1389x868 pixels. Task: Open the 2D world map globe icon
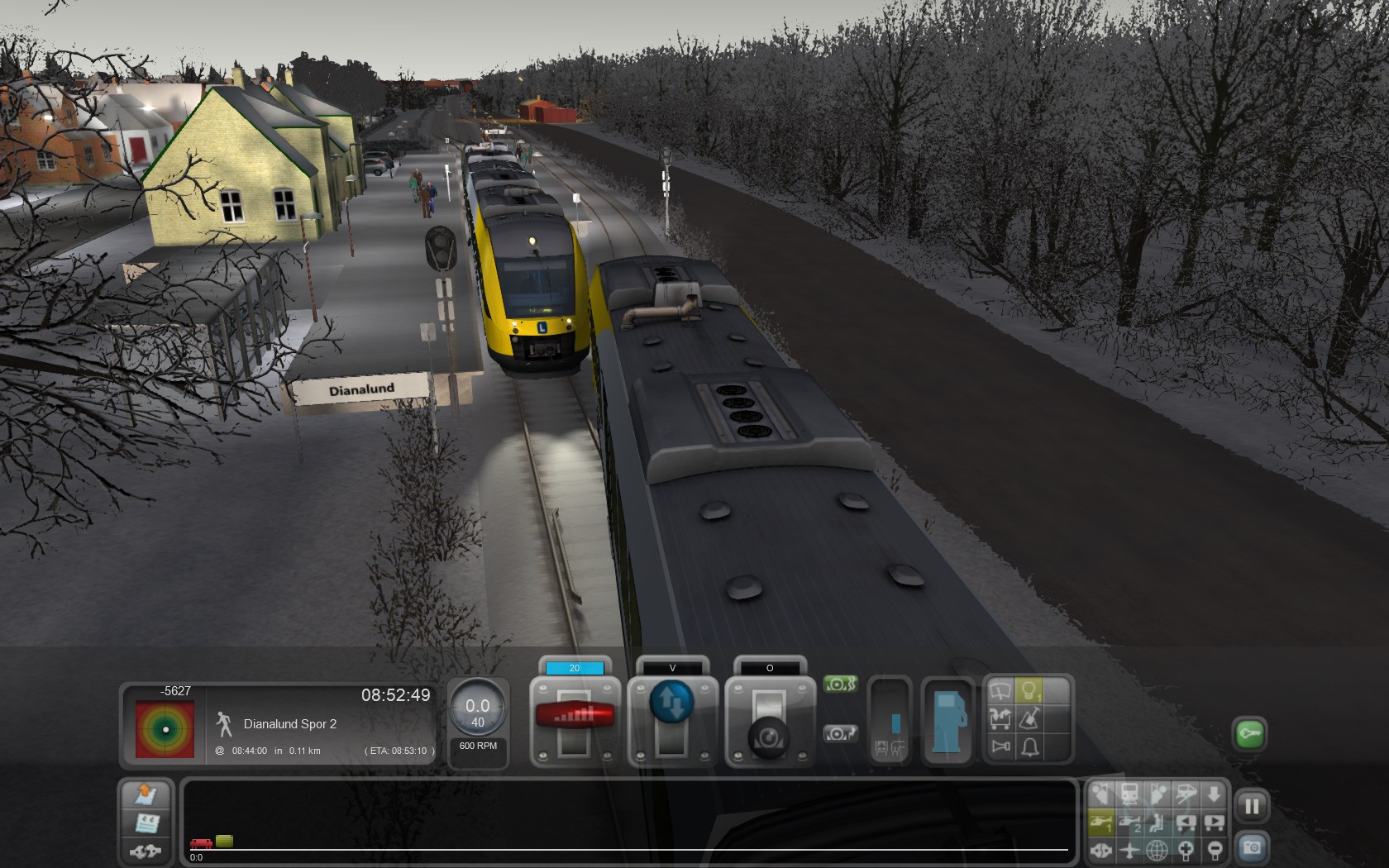coord(1157,849)
